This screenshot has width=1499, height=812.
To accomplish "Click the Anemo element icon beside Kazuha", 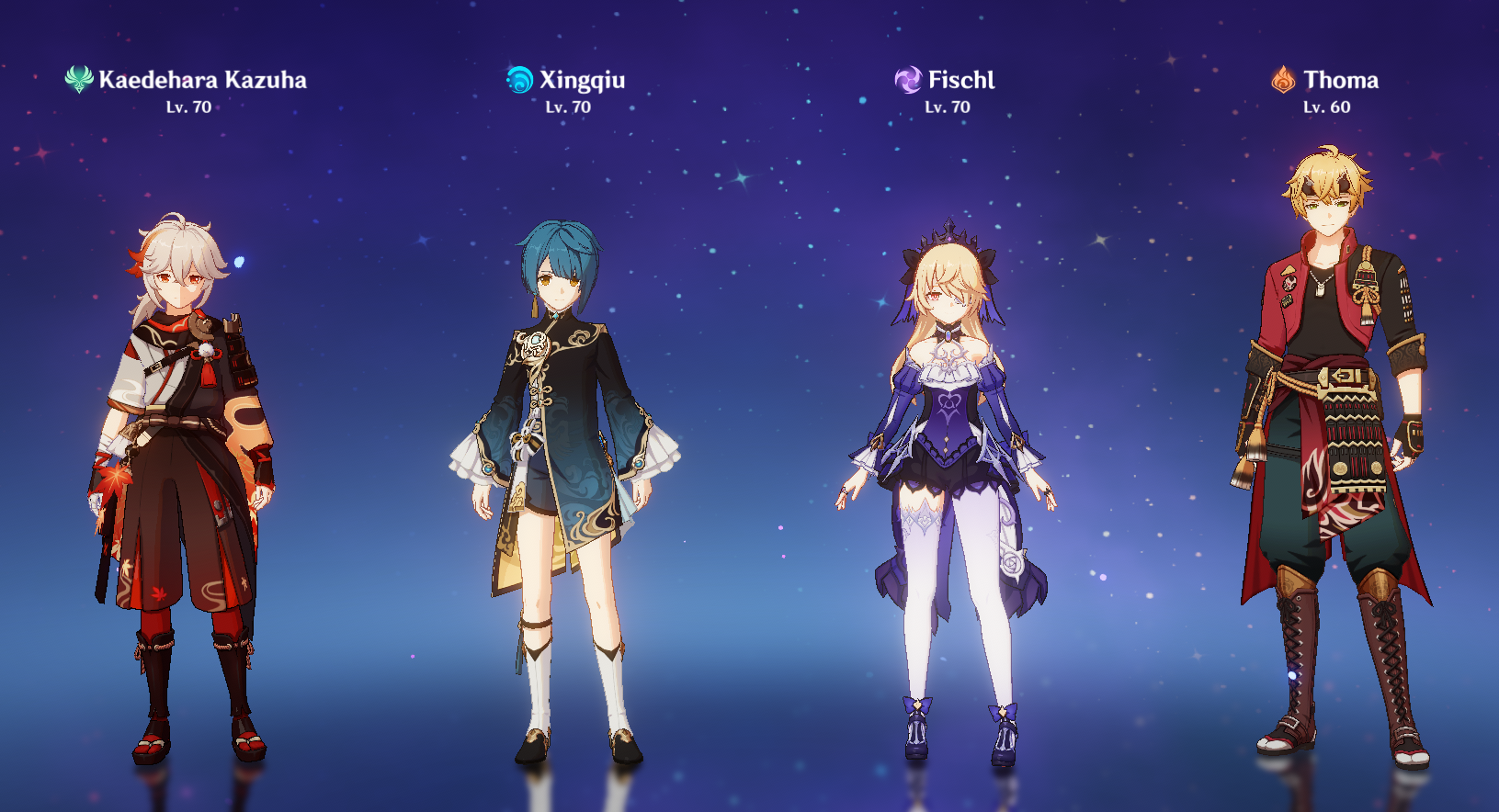I will pyautogui.click(x=77, y=80).
